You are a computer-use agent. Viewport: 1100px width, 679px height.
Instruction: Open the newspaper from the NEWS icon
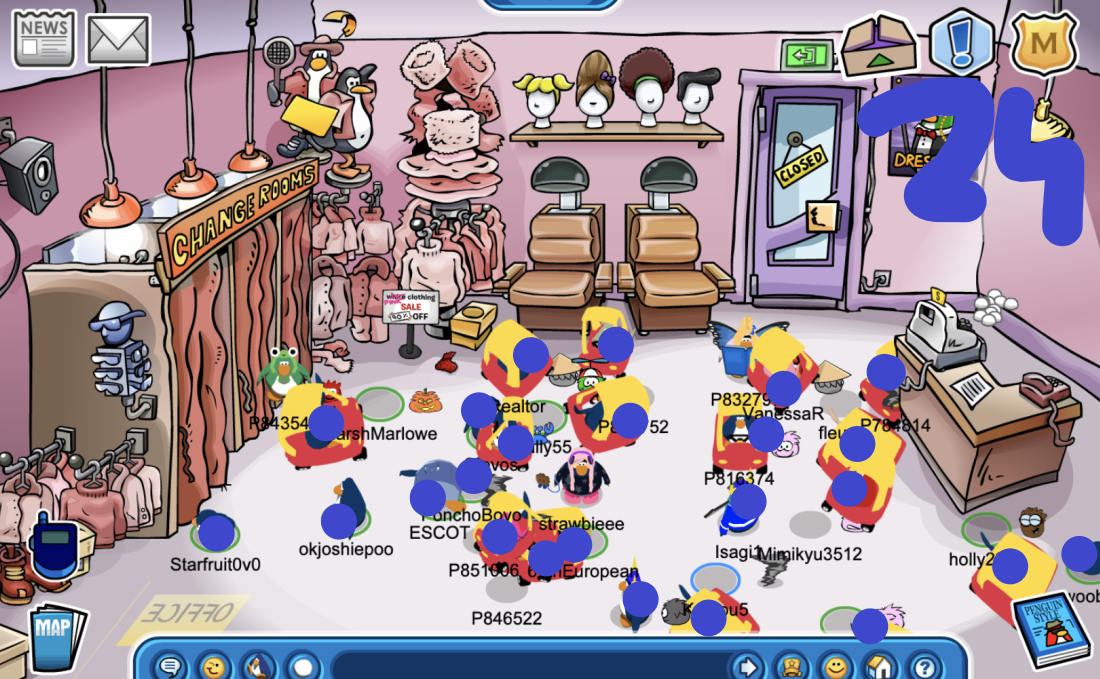click(43, 39)
